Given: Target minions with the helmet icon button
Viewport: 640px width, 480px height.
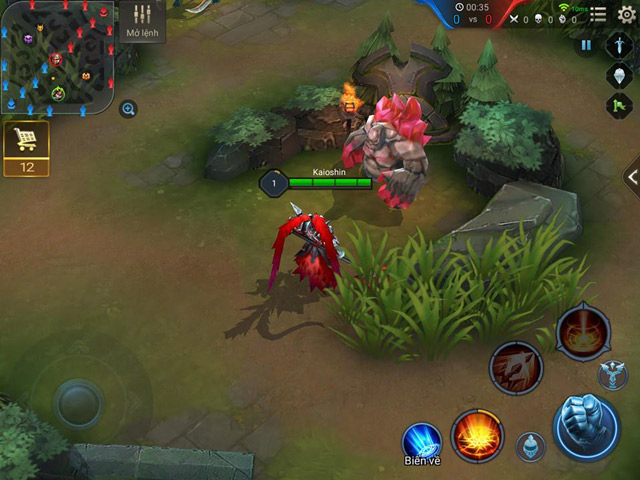Looking at the screenshot, I should click(531, 446).
